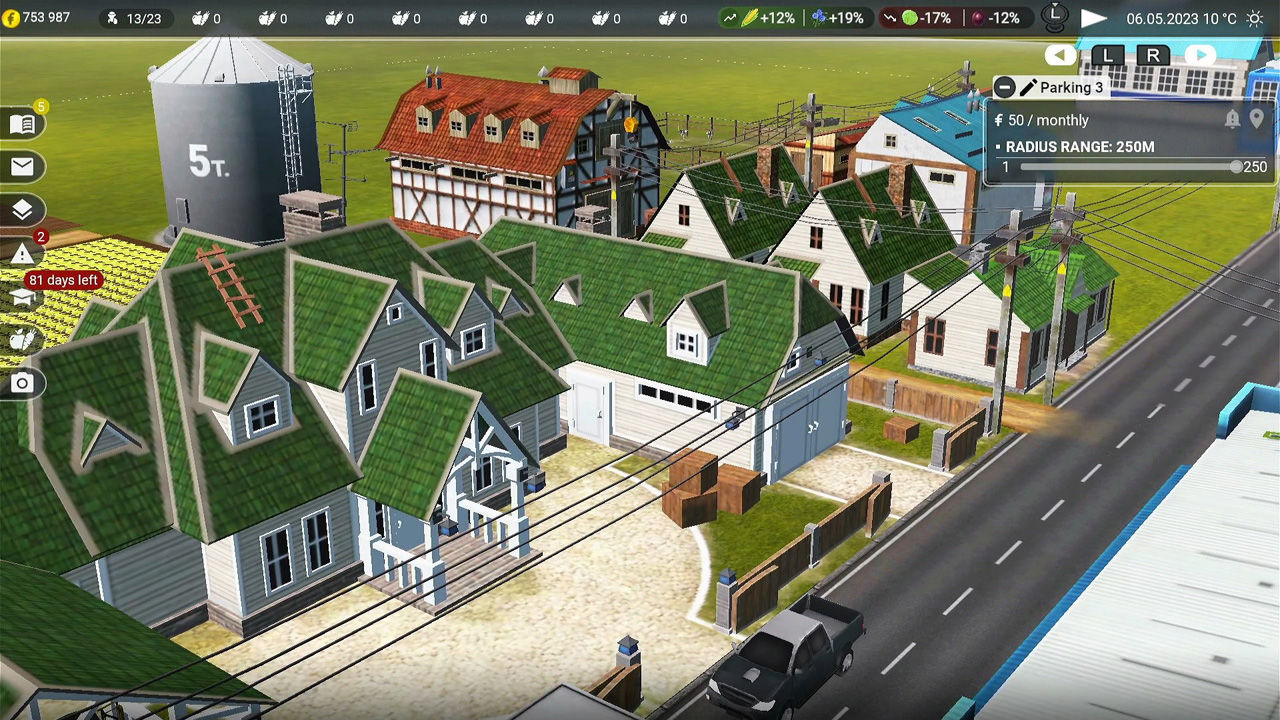This screenshot has height=720, width=1280.
Task: Click the sun weather icon
Action: (x=1255, y=18)
